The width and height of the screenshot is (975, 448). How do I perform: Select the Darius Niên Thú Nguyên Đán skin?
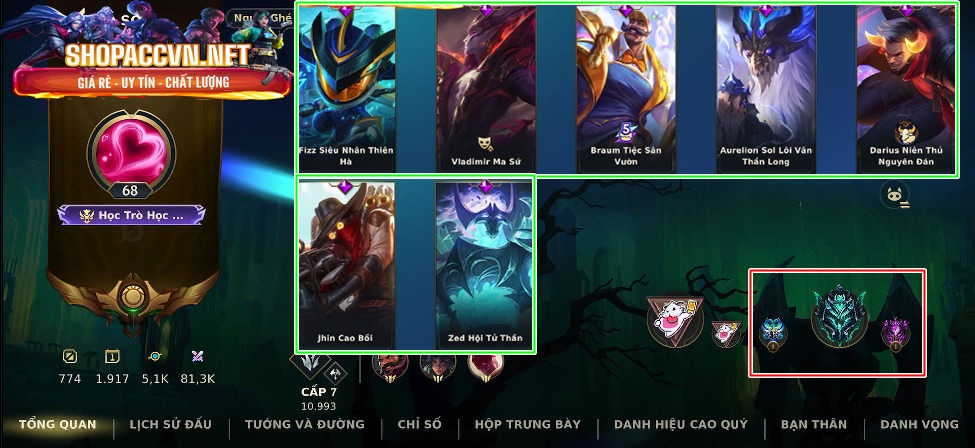[x=906, y=88]
